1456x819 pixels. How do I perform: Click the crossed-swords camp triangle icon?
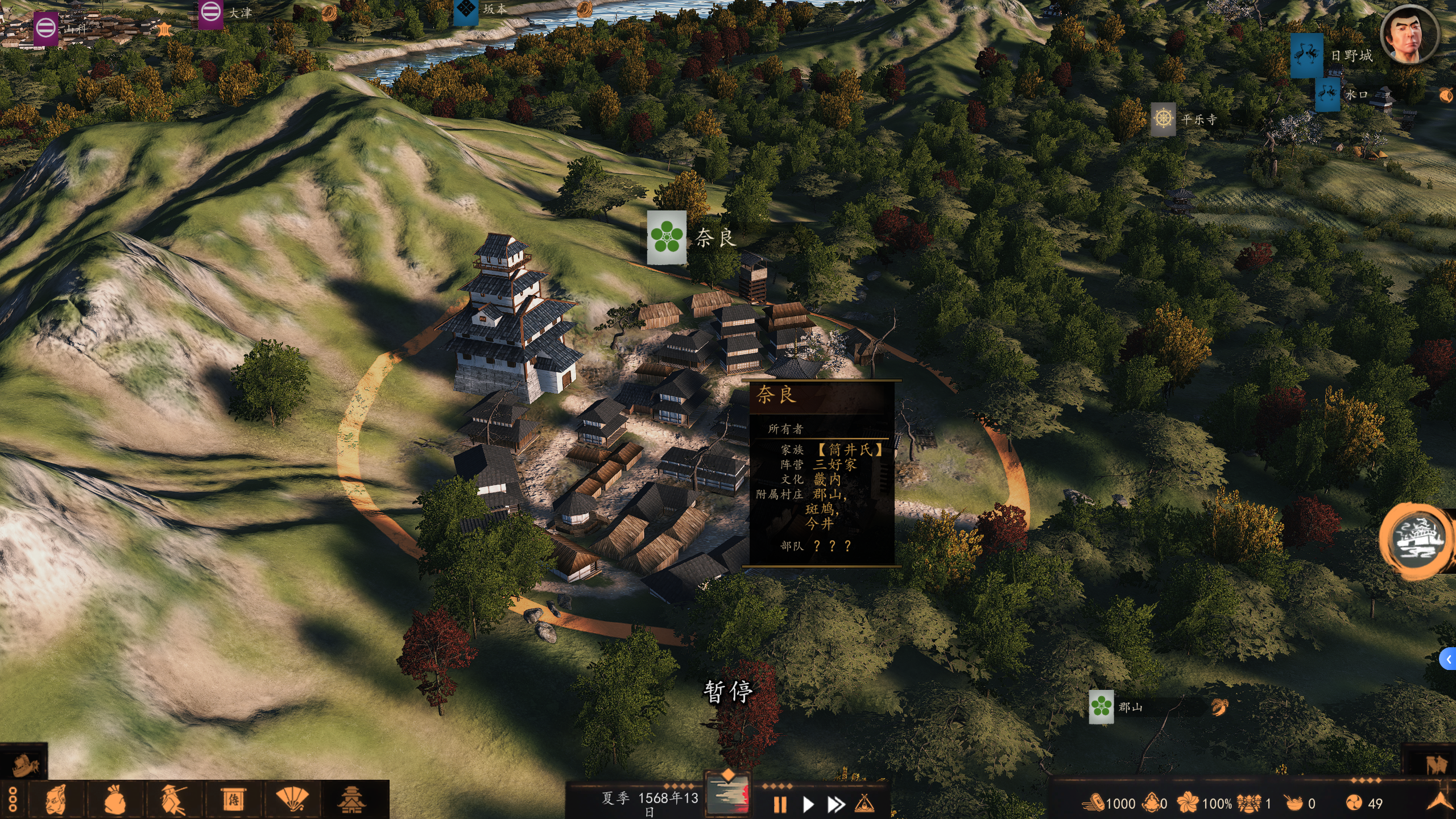pyautogui.click(x=864, y=804)
